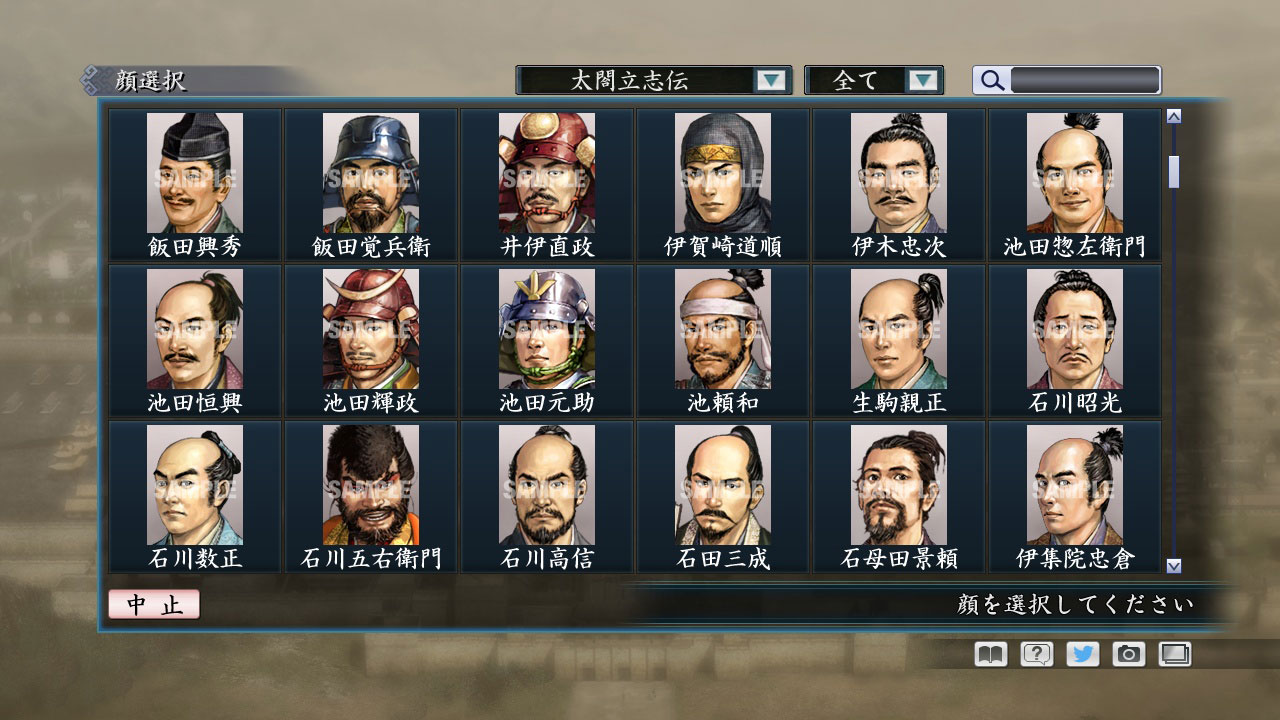Viewport: 1280px width, 720px height.
Task: Share via the Twitter icon
Action: [1081, 654]
